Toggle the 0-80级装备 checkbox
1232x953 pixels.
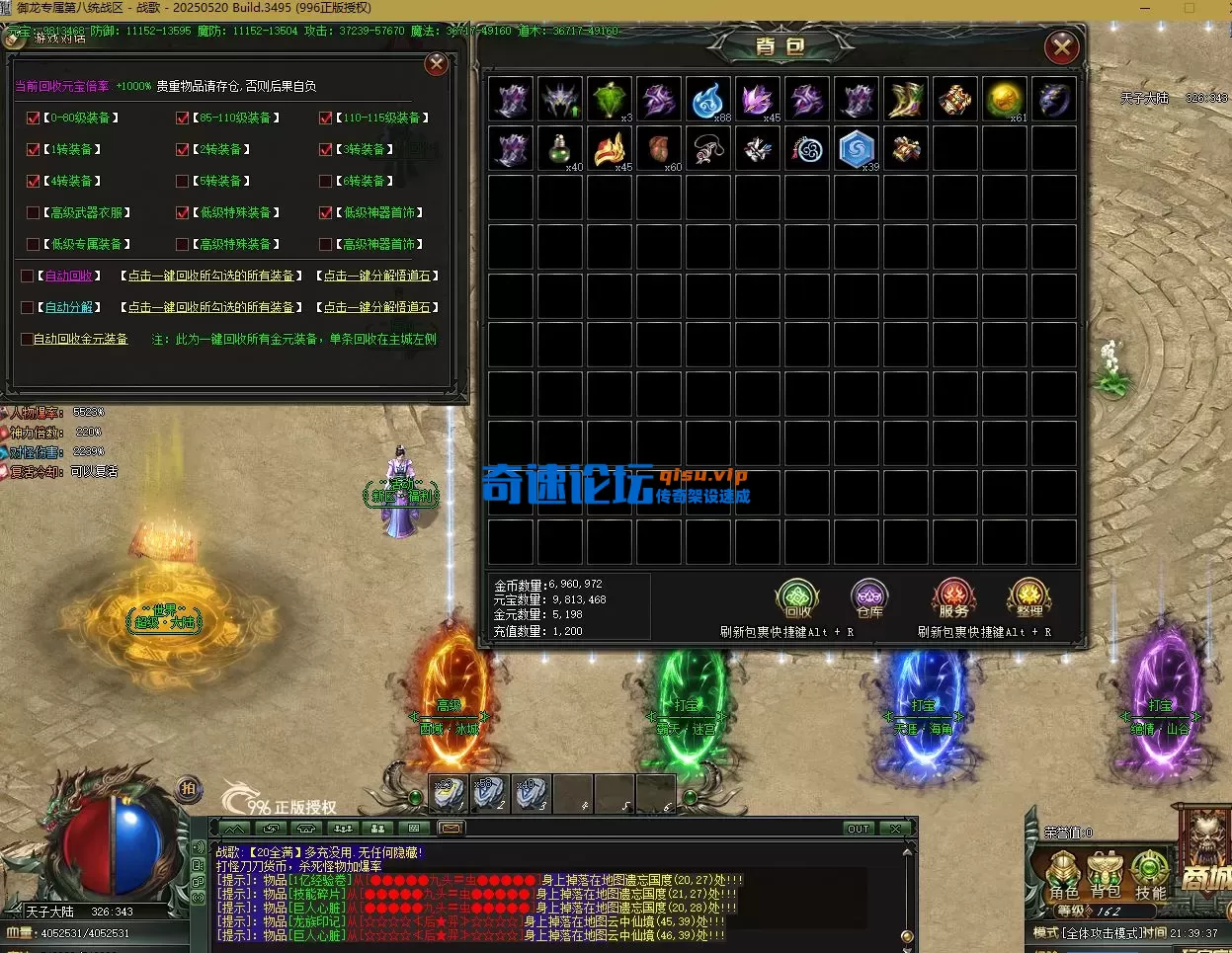point(34,118)
